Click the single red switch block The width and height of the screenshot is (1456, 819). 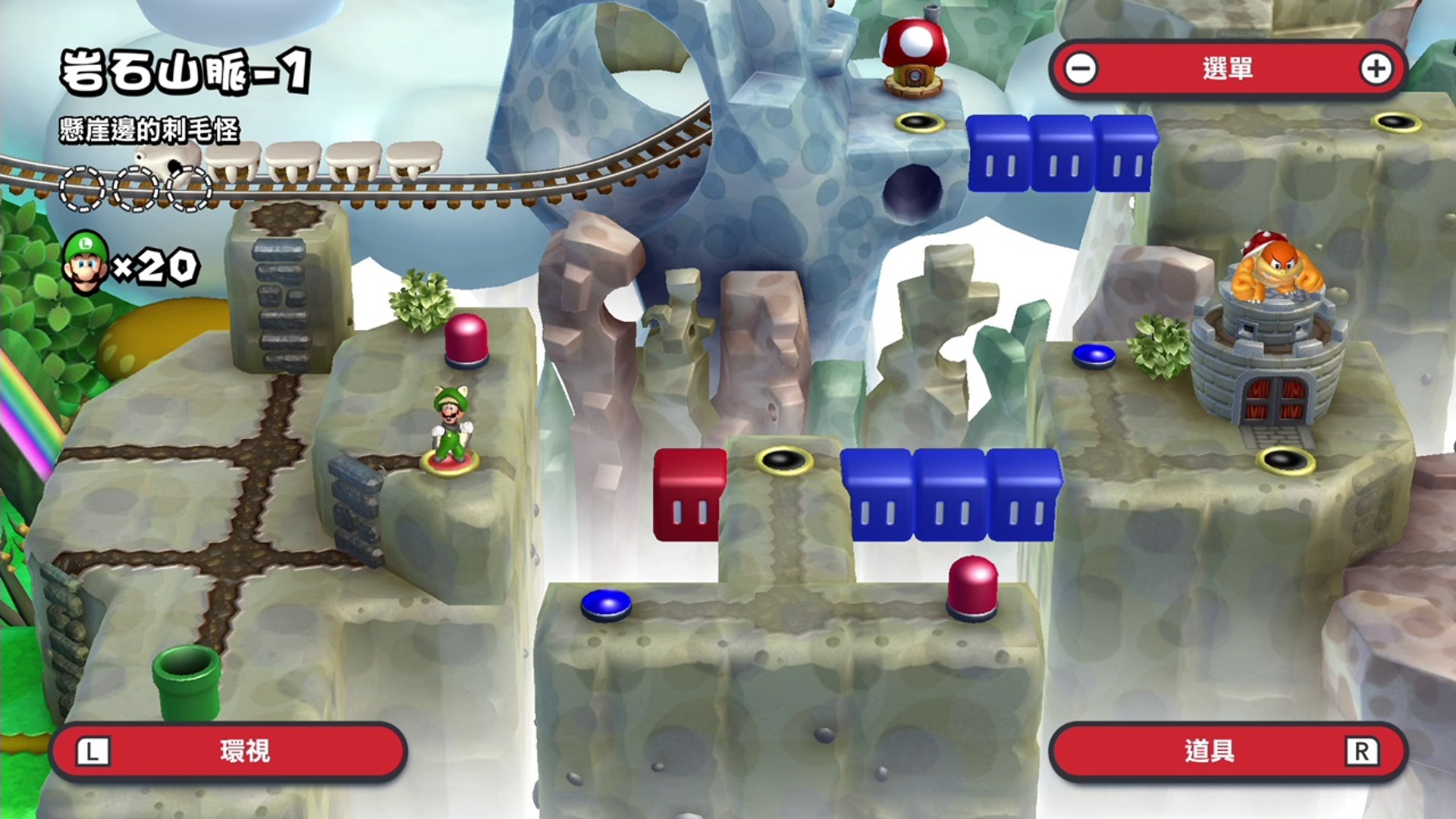[686, 493]
